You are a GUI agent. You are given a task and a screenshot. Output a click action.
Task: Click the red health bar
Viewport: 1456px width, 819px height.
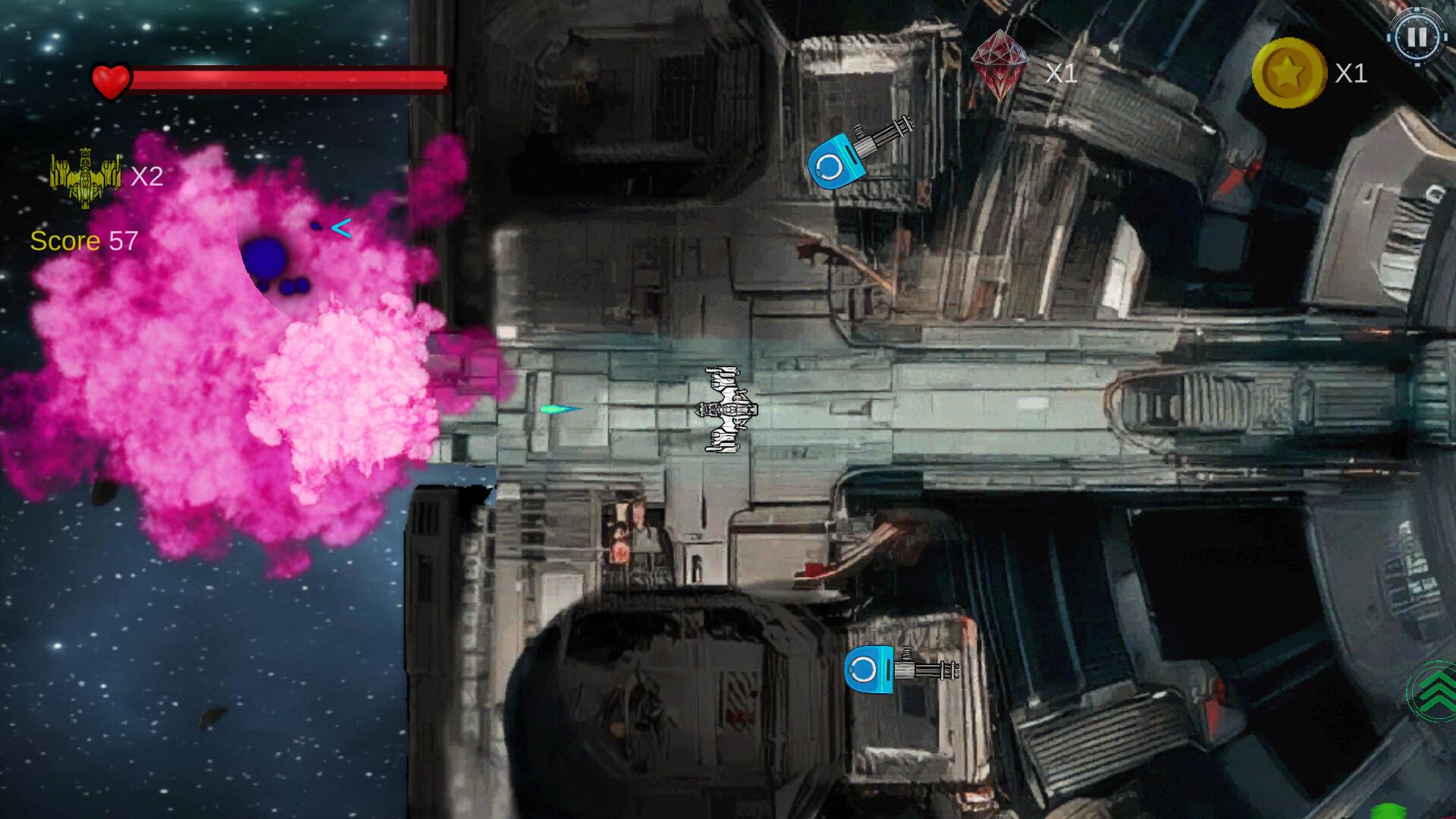(292, 79)
